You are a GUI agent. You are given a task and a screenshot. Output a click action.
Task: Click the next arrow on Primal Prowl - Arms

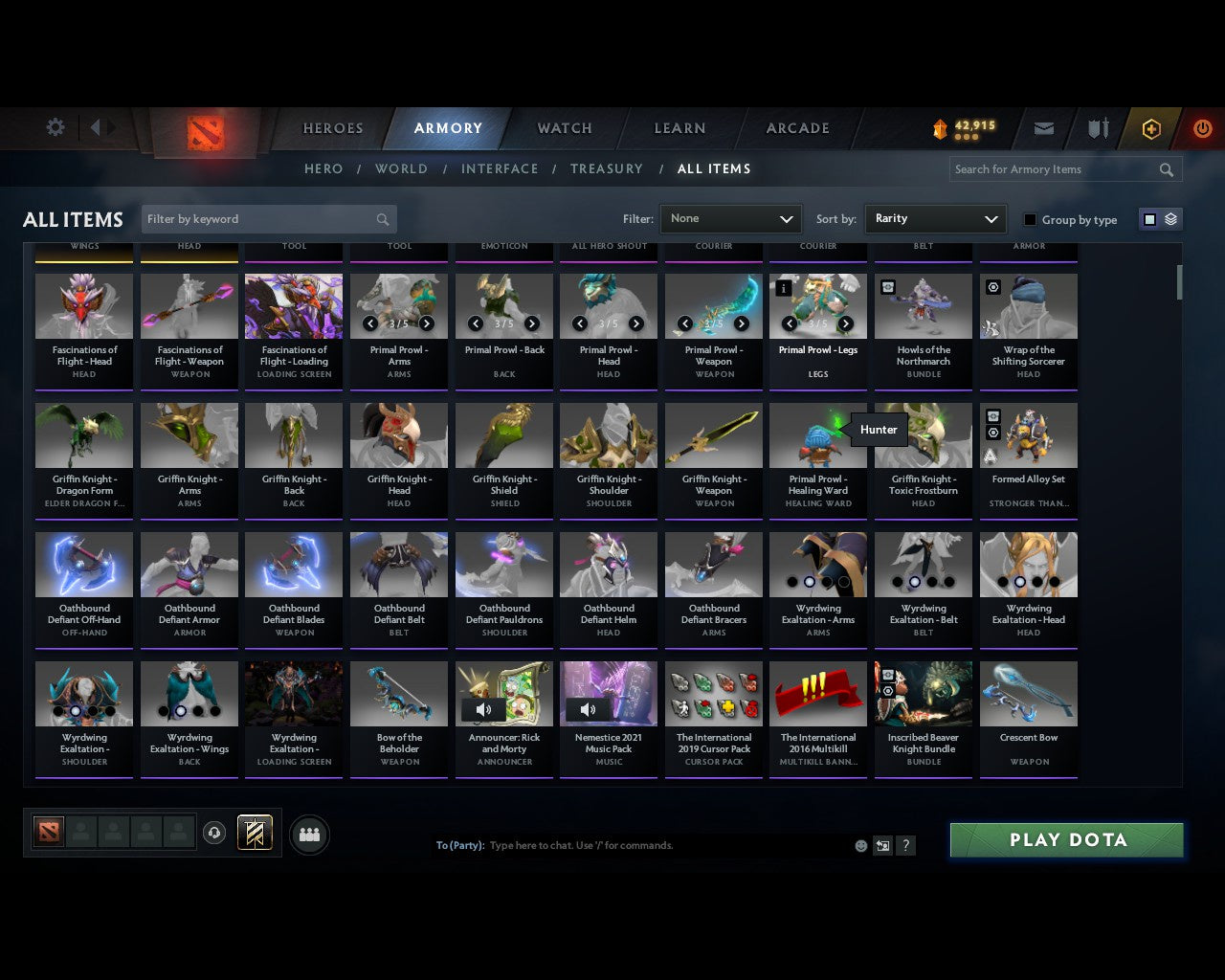tap(426, 323)
